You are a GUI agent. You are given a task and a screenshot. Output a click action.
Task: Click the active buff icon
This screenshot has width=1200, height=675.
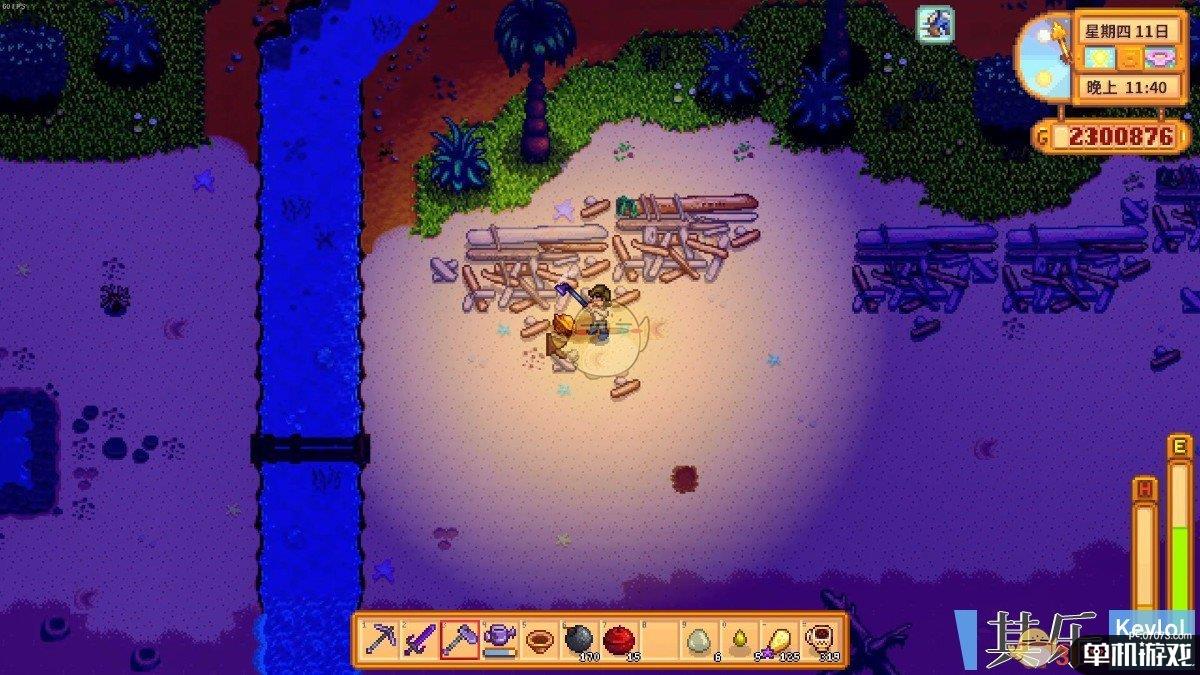[935, 24]
